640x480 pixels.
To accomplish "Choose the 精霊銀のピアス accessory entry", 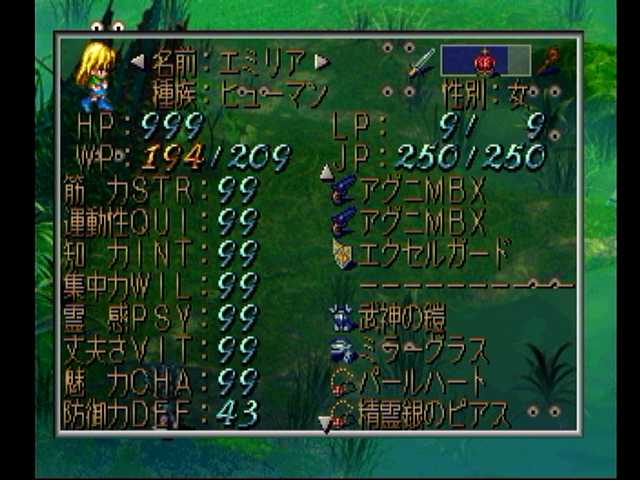I will 420,412.
